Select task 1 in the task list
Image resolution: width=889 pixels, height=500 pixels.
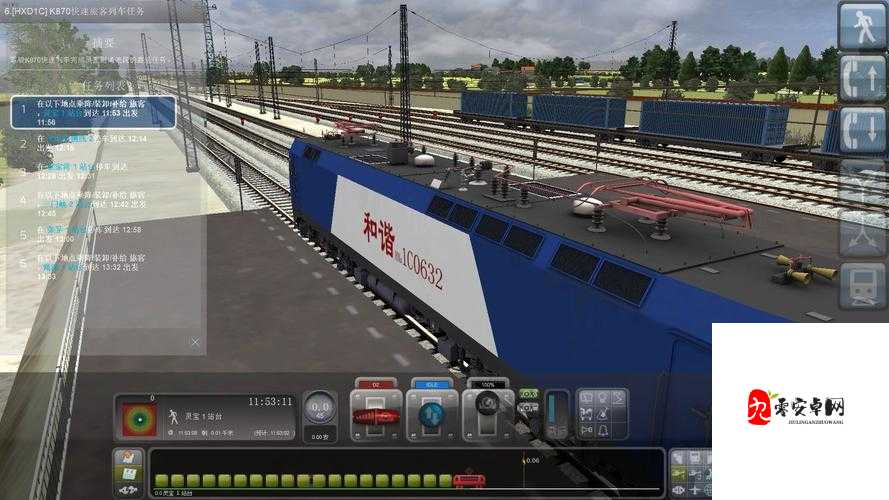[x=93, y=113]
